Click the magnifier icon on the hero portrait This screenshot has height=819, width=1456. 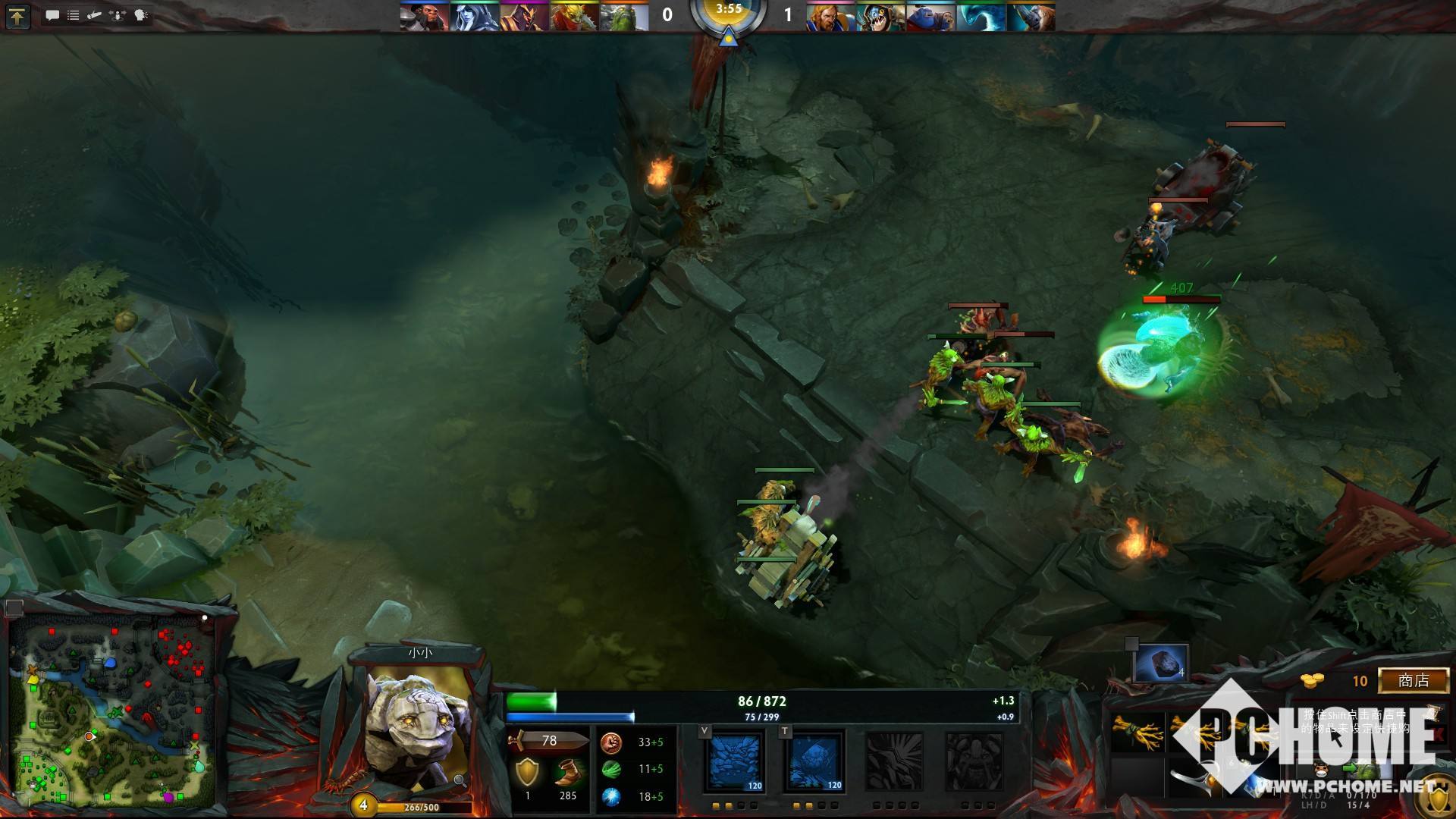coord(460,780)
